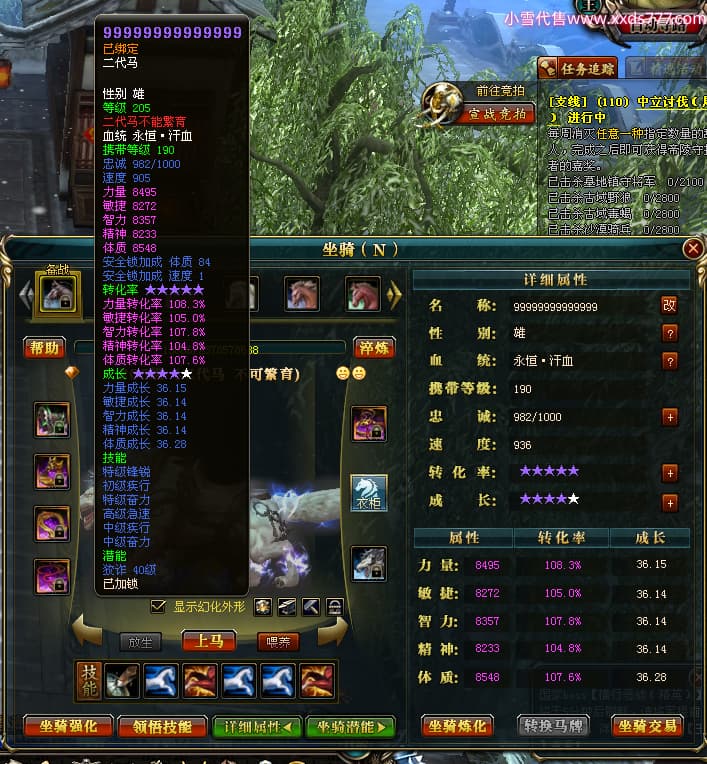This screenshot has width=707, height=764.
Task: Release the mount with 放生
Action: click(x=140, y=642)
